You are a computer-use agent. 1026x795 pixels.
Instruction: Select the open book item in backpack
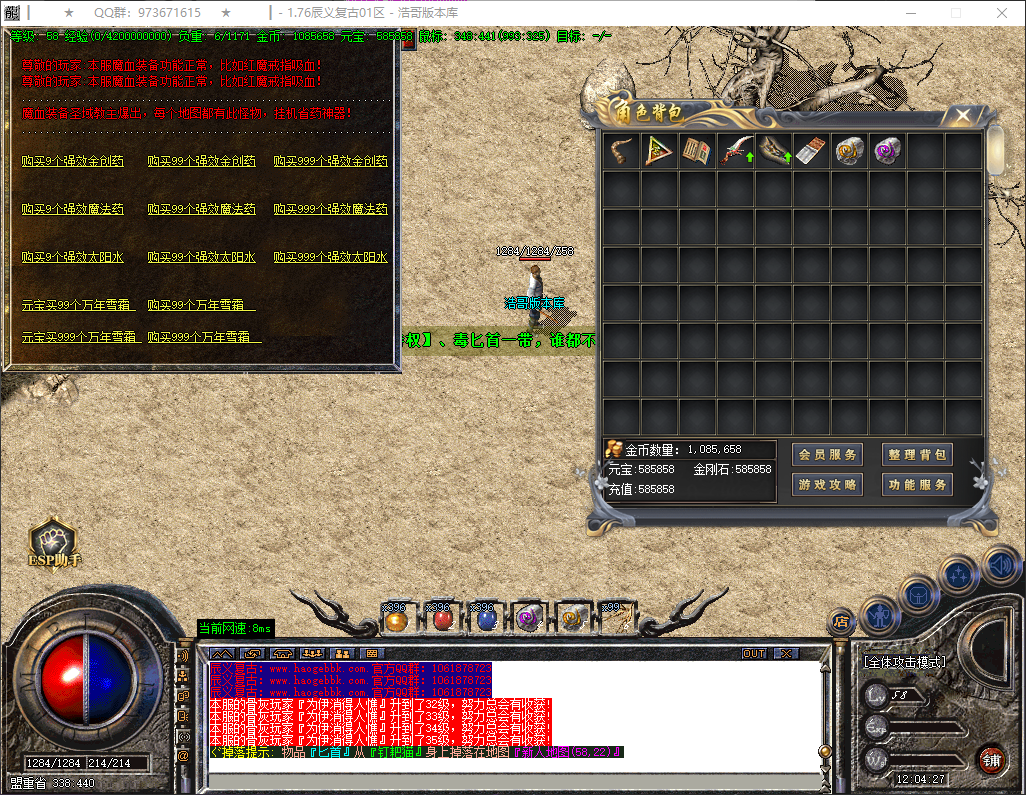pyautogui.click(x=697, y=151)
